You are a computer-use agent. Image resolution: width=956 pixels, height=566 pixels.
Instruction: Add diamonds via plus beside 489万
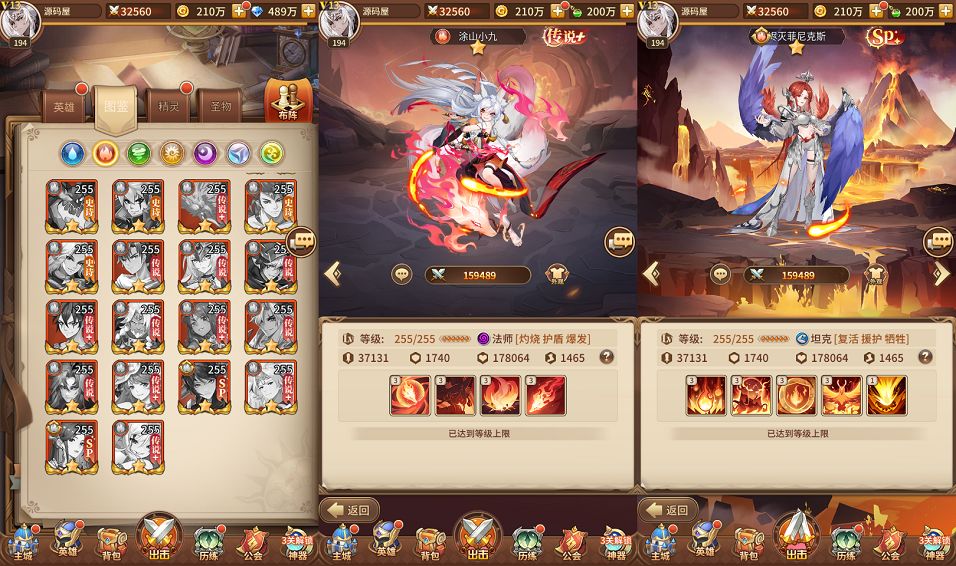point(307,11)
